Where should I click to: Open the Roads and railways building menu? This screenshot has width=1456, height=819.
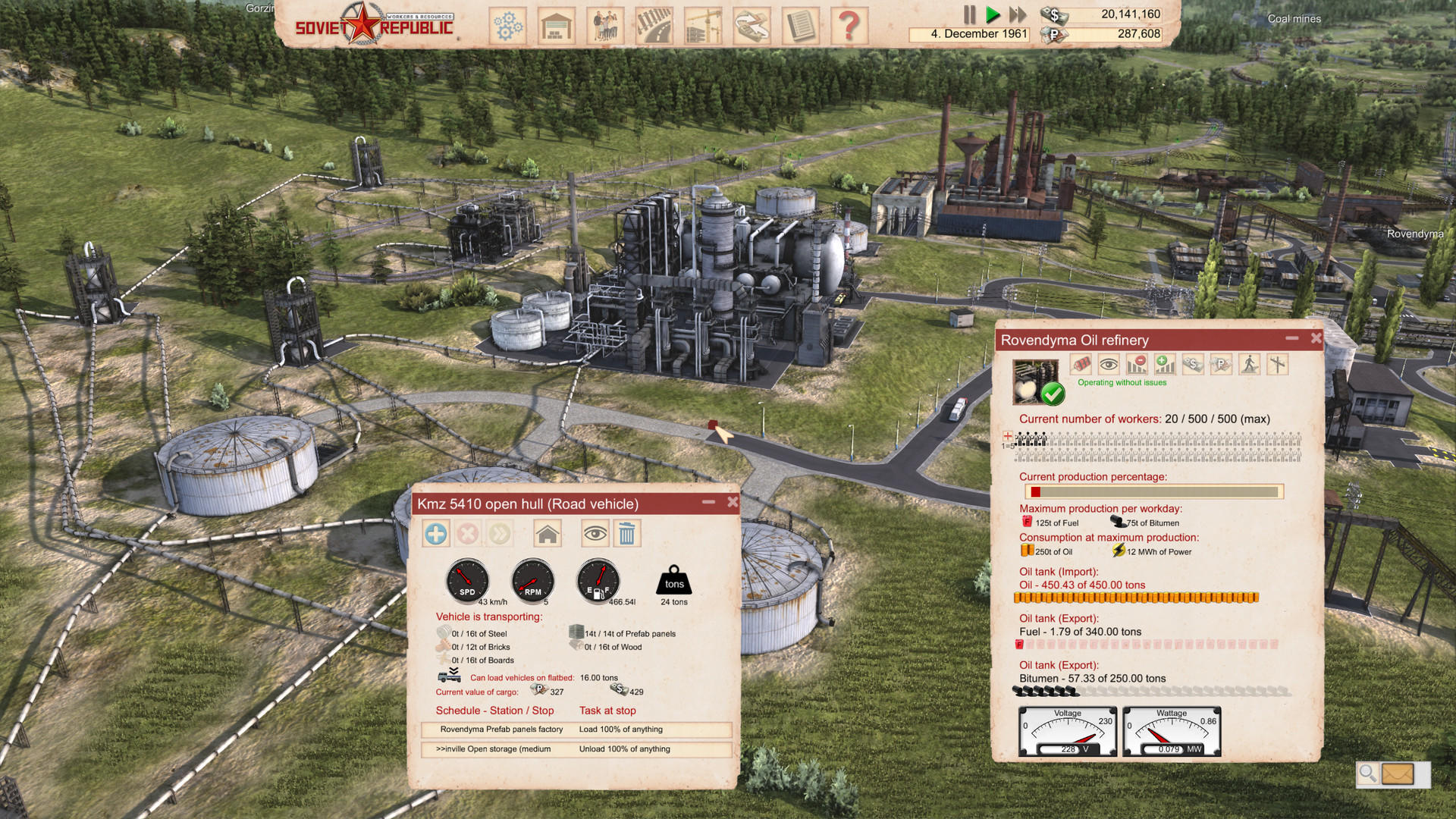pyautogui.click(x=654, y=25)
